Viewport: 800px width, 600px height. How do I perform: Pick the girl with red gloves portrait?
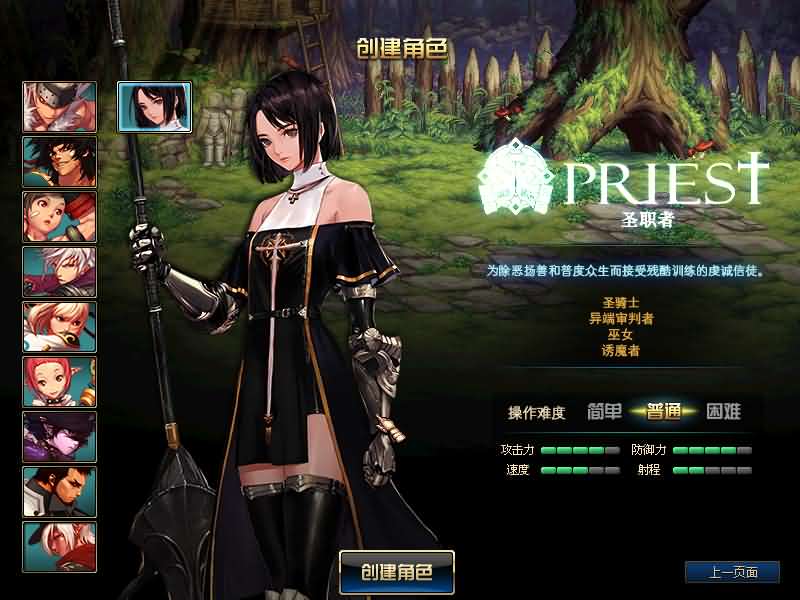(x=60, y=216)
